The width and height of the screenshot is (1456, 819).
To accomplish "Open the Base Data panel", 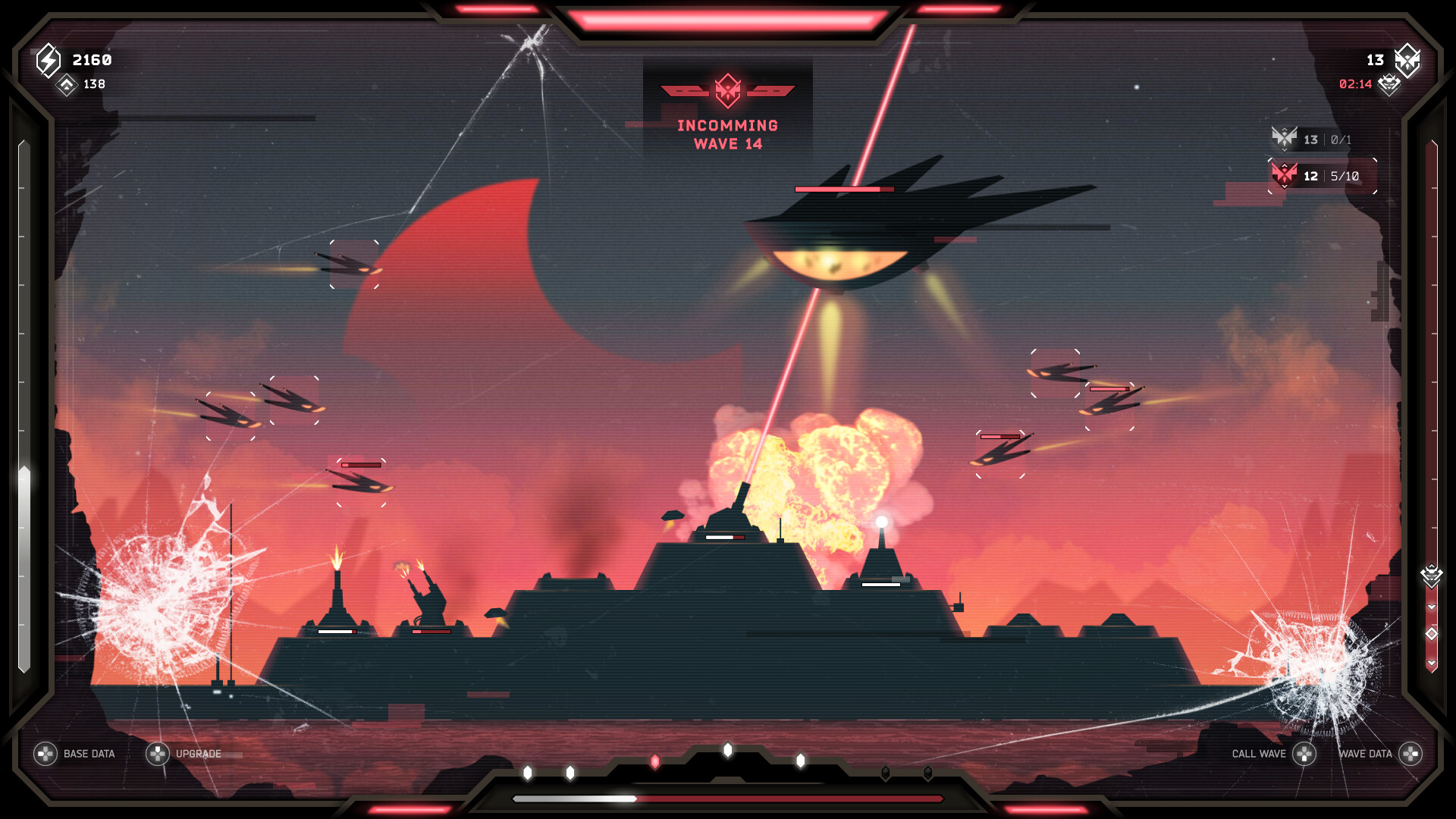I will 88,754.
